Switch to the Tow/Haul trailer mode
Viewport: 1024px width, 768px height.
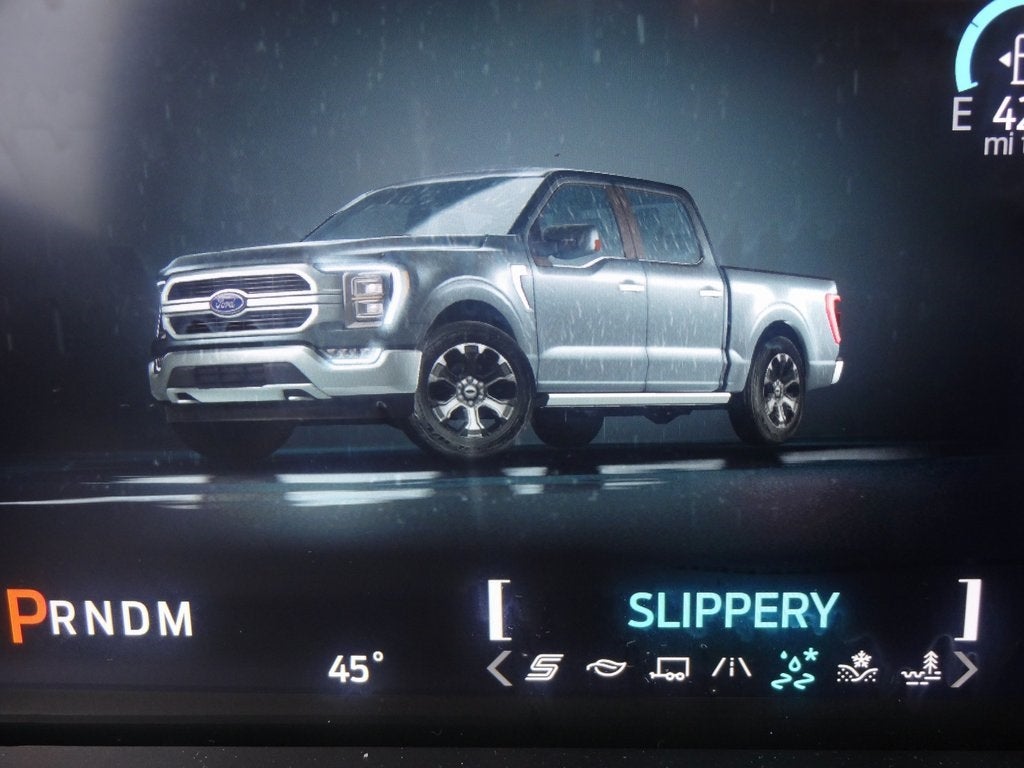pos(668,669)
